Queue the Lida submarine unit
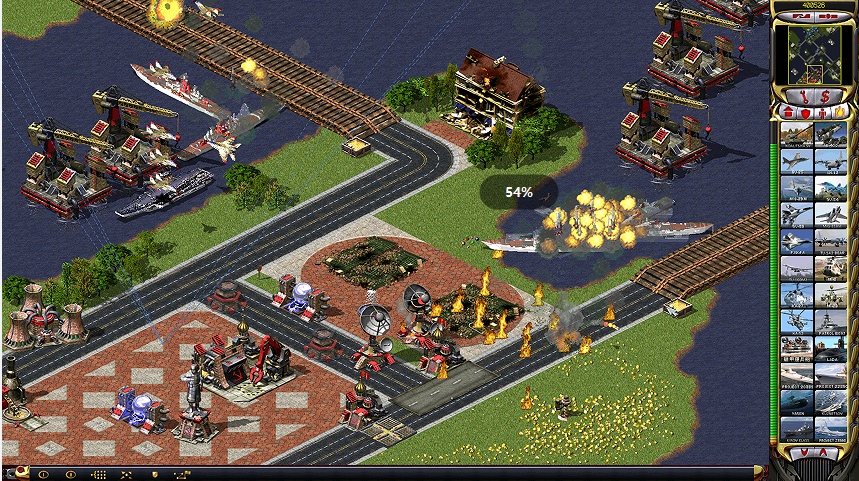Viewport: 859px width, 481px height. click(x=832, y=348)
